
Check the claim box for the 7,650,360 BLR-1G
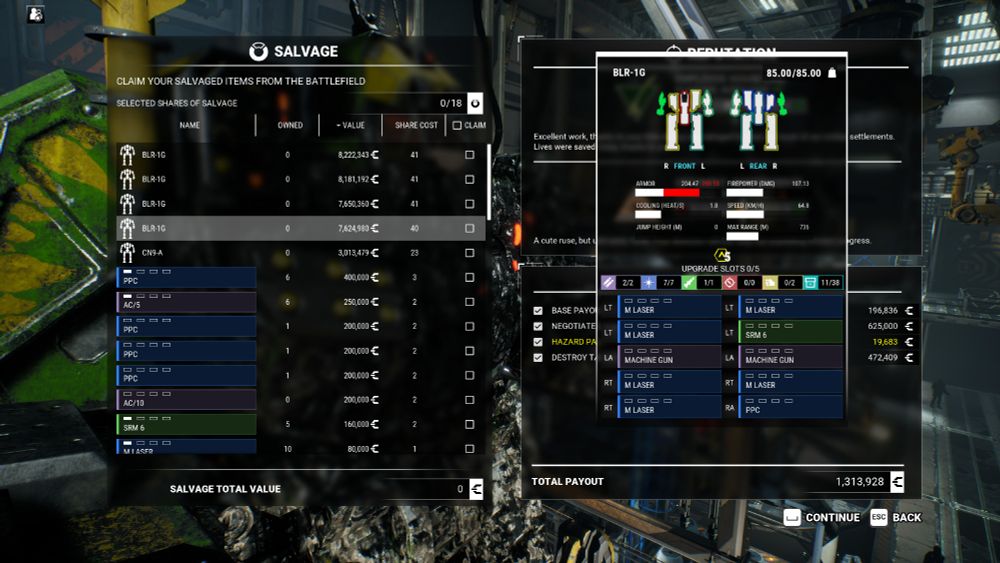[470, 204]
